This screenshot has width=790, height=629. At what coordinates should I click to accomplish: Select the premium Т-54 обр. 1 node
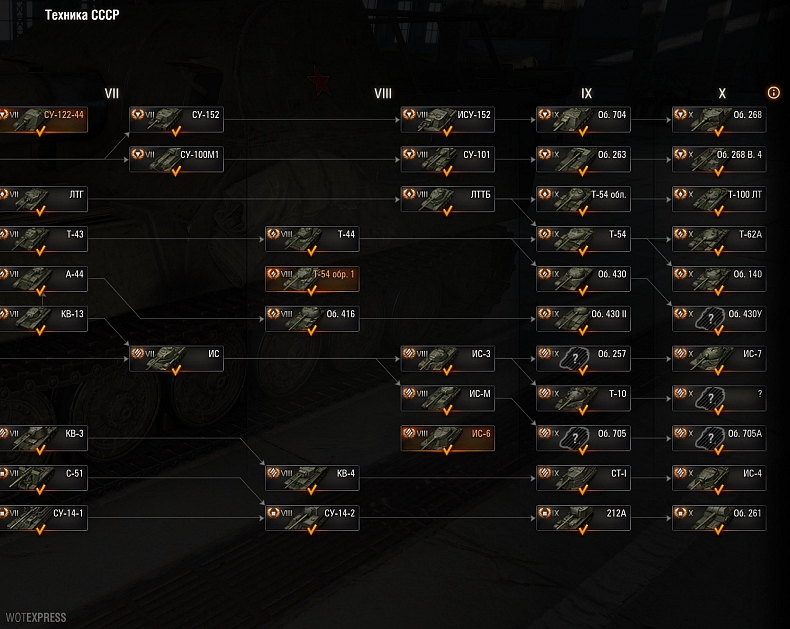point(312,279)
